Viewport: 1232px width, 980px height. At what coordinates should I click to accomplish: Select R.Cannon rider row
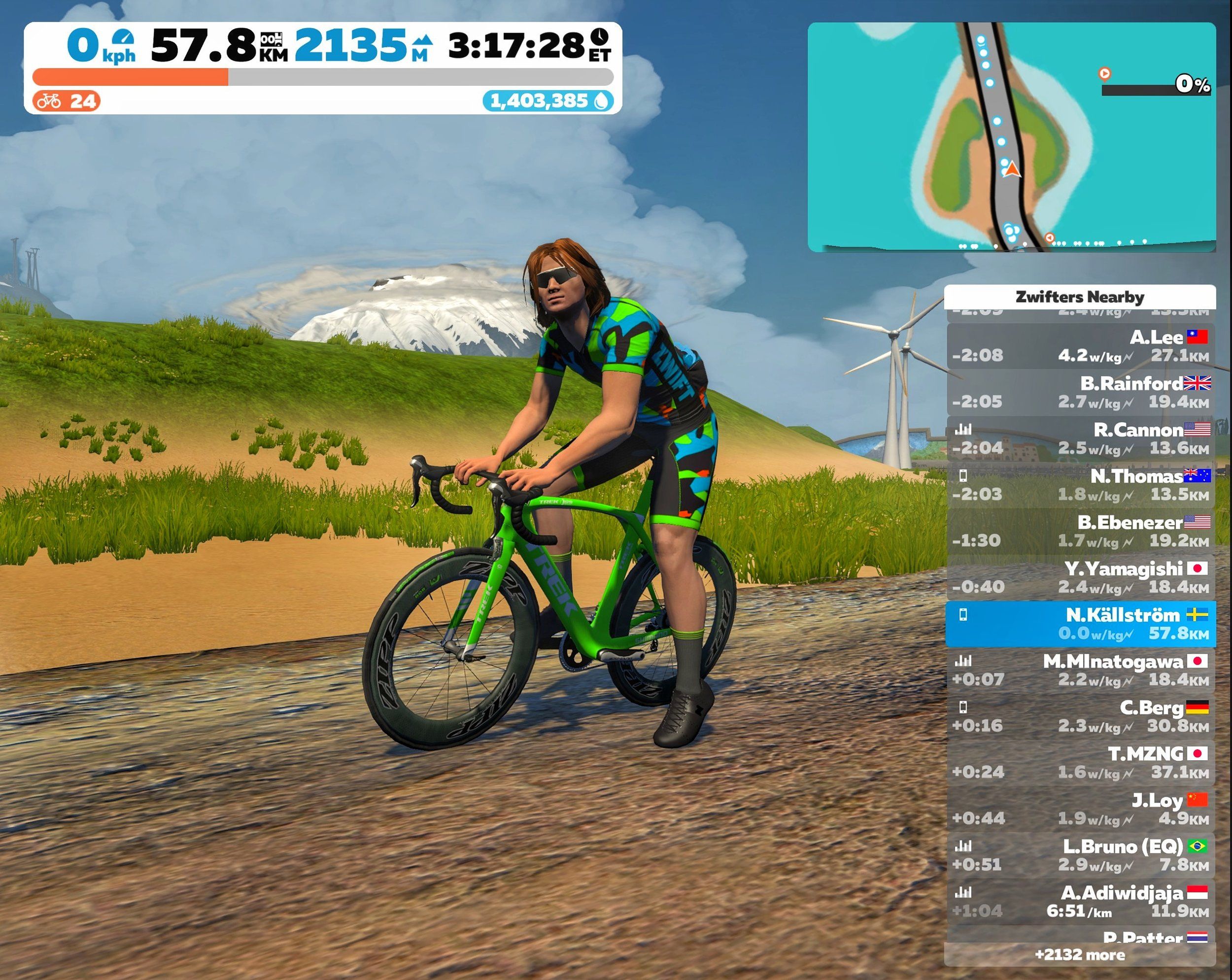point(1079,439)
